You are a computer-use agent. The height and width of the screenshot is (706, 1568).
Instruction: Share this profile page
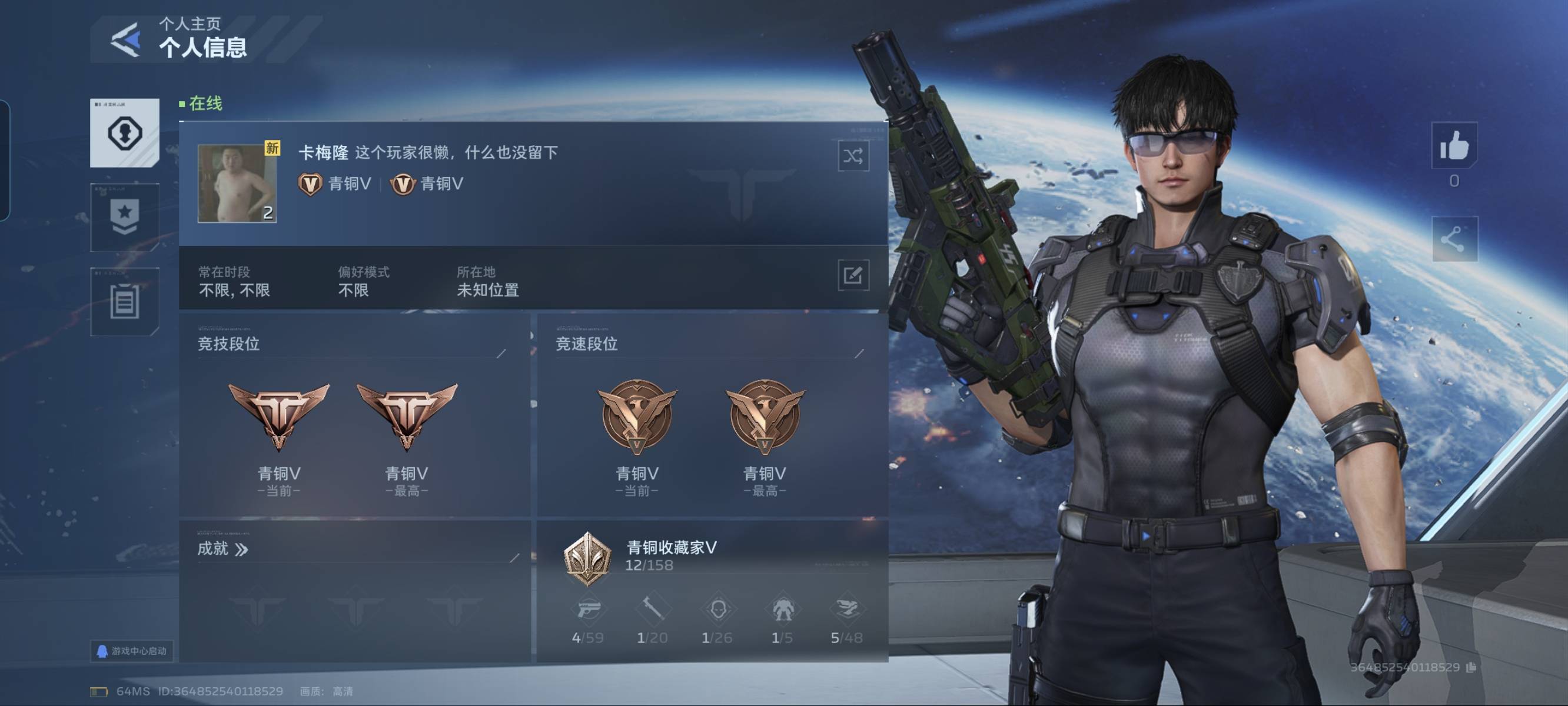point(1454,239)
